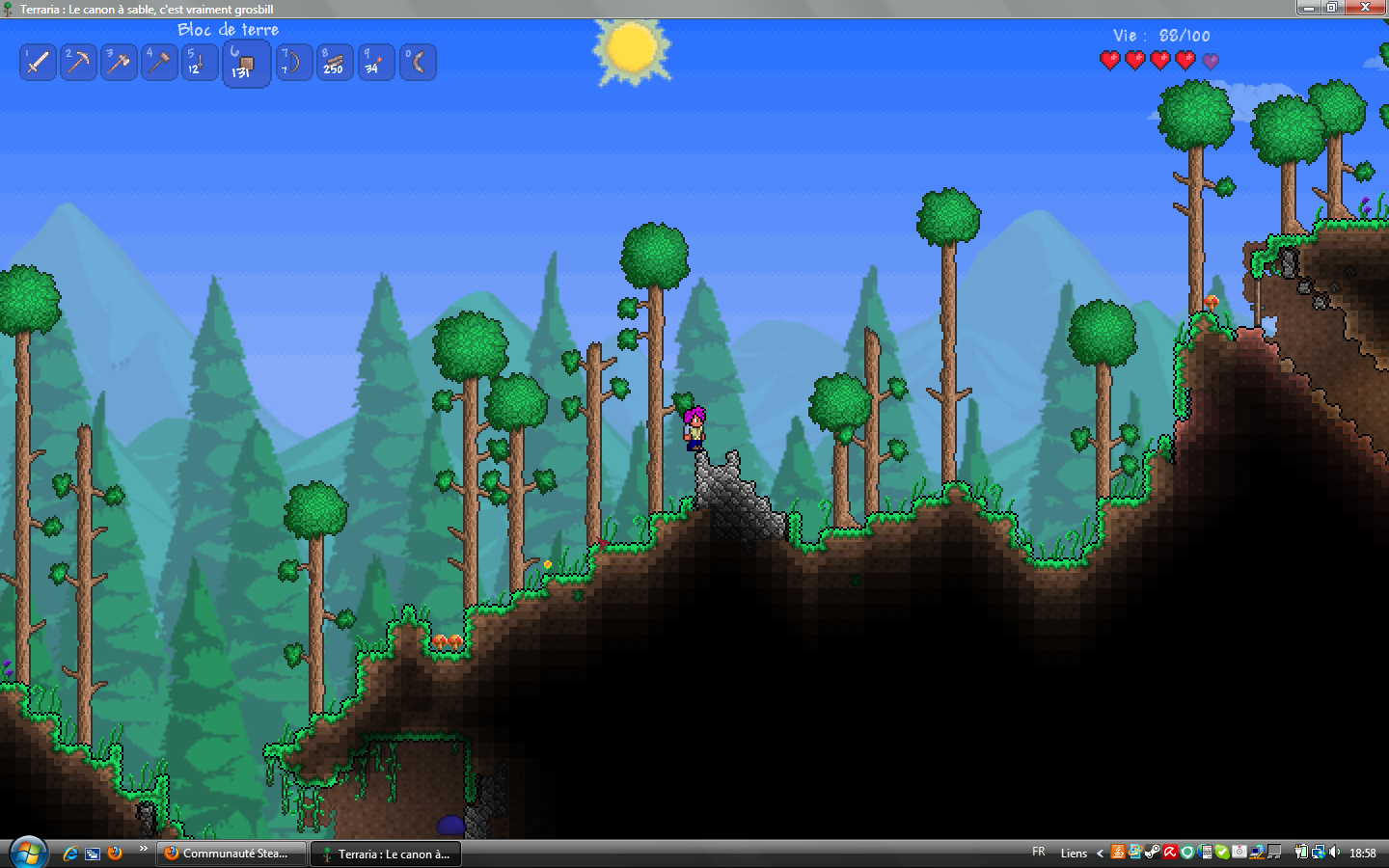
Task: Select the throwing knives stack of 12
Action: (x=199, y=63)
